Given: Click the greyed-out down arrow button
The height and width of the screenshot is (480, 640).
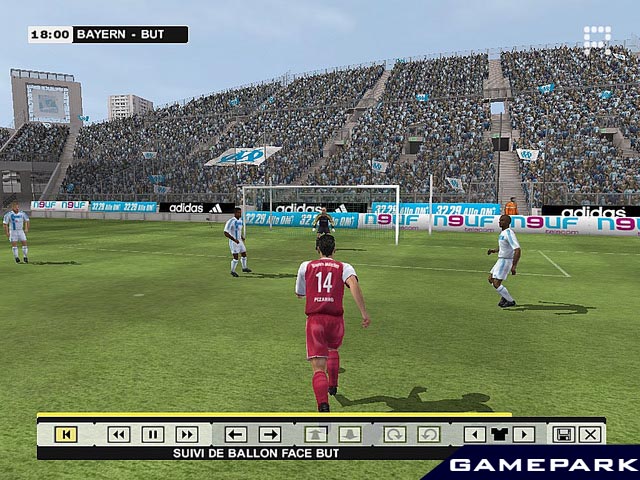Looking at the screenshot, I should pyautogui.click(x=349, y=434).
